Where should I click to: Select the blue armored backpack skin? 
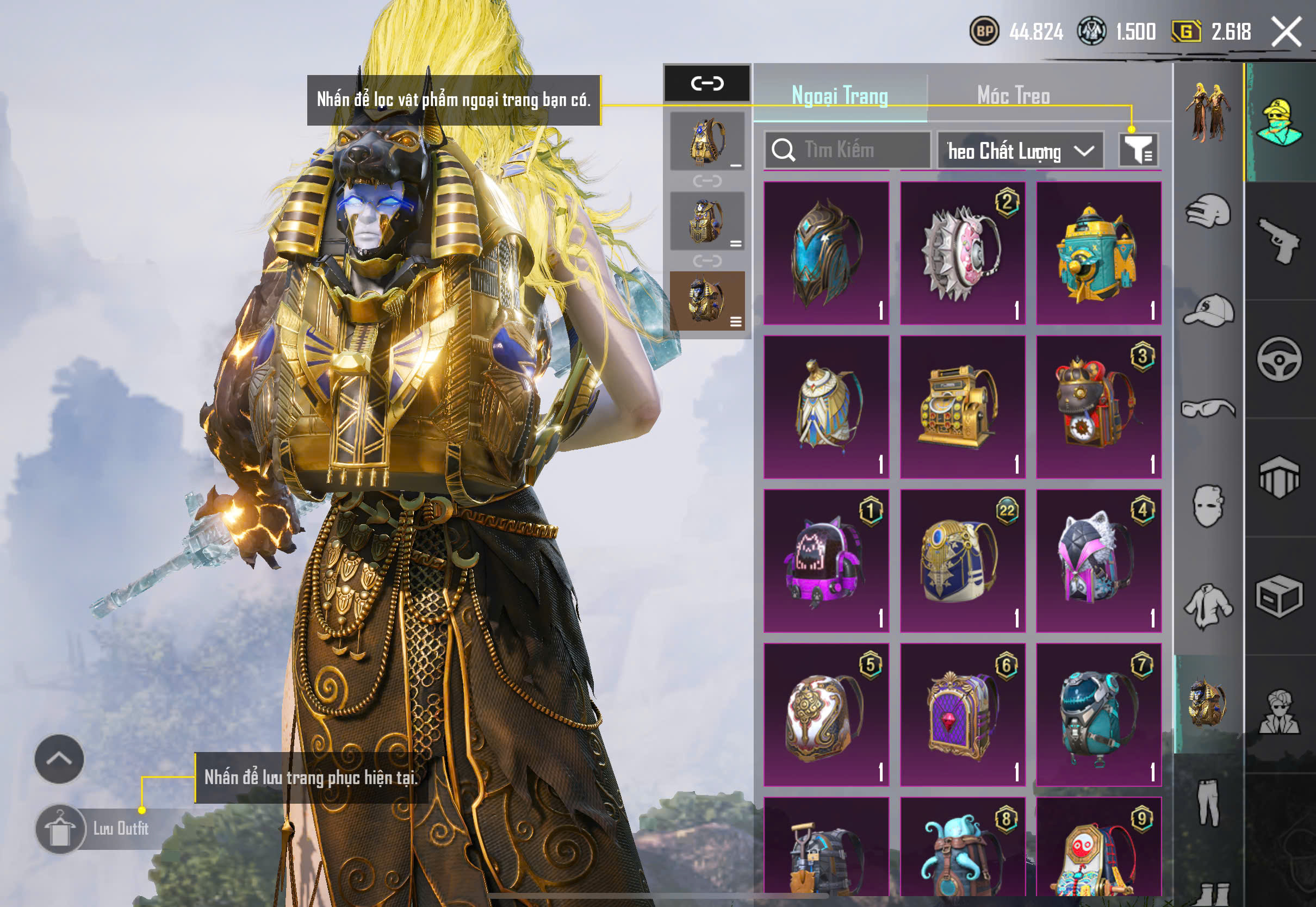(826, 253)
